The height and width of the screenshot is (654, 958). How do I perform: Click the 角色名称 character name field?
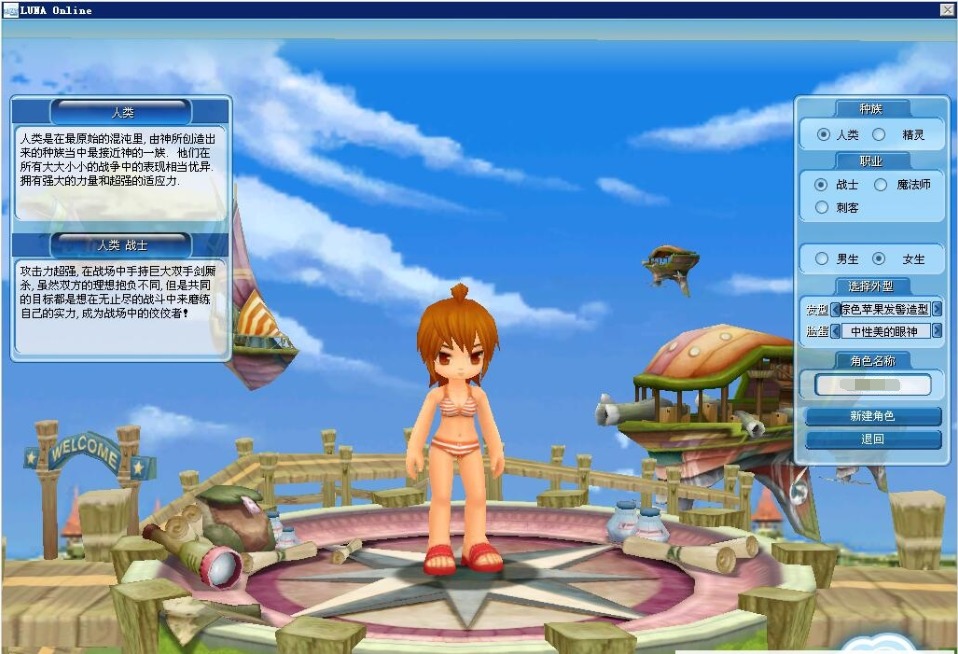coord(872,384)
